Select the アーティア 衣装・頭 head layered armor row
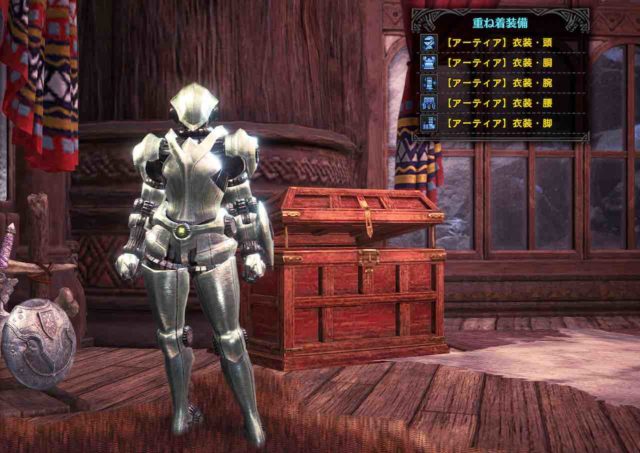This screenshot has height=453, width=640. pos(500,42)
